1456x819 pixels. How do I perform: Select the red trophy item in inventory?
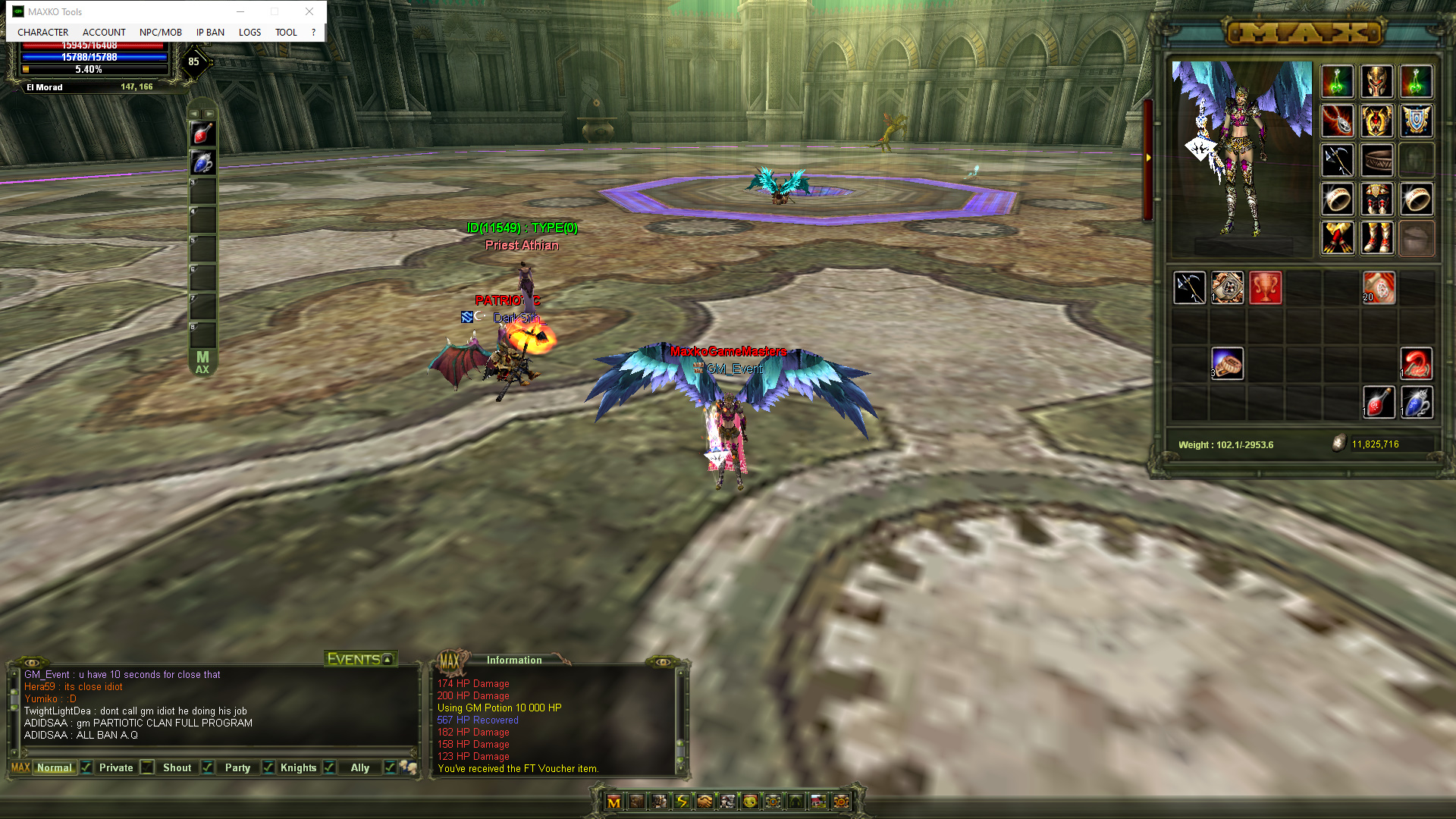click(x=1265, y=288)
